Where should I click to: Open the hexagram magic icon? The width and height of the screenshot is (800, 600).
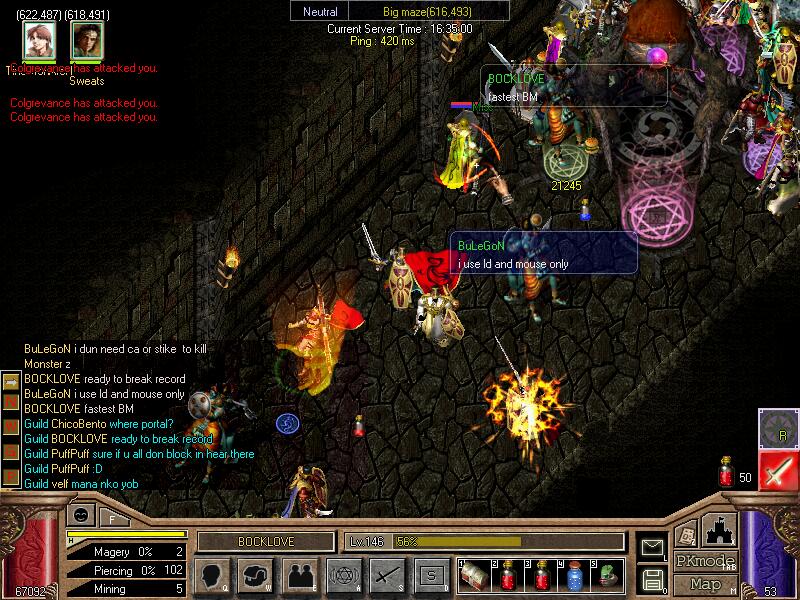343,574
